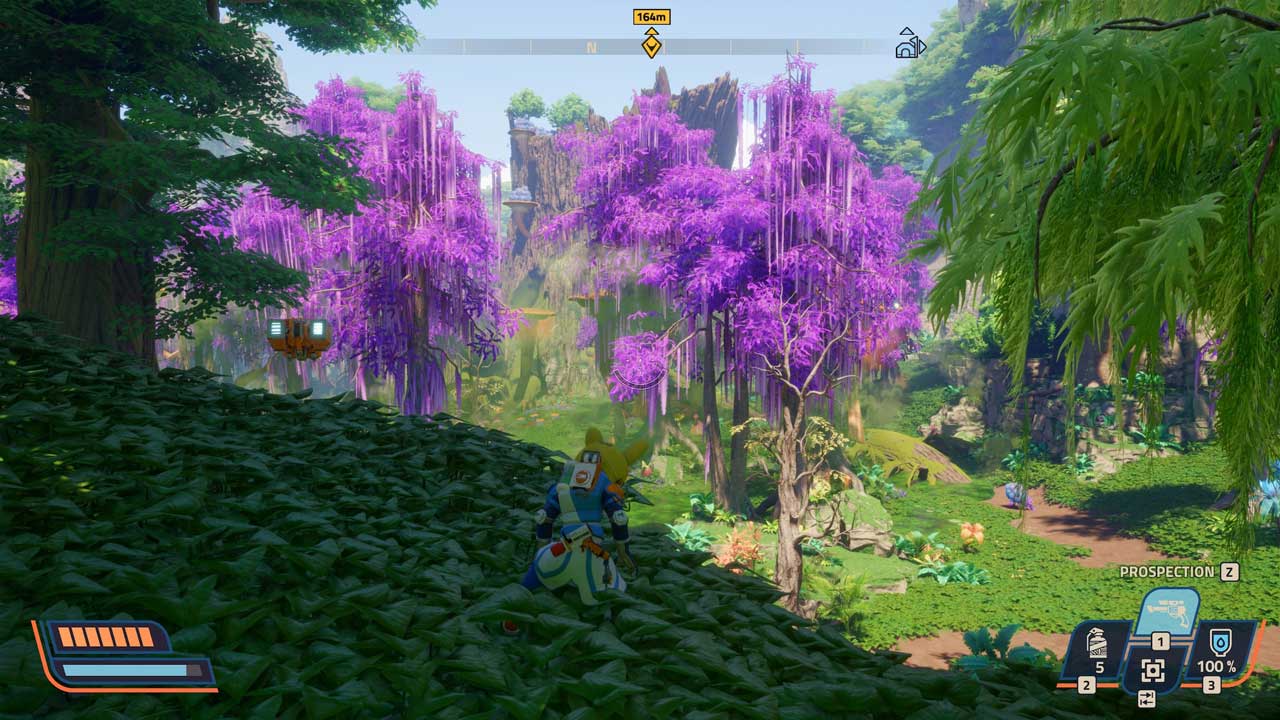Choose the grenade slot holding 5
Screen dimensions: 1280x720
1097,648
